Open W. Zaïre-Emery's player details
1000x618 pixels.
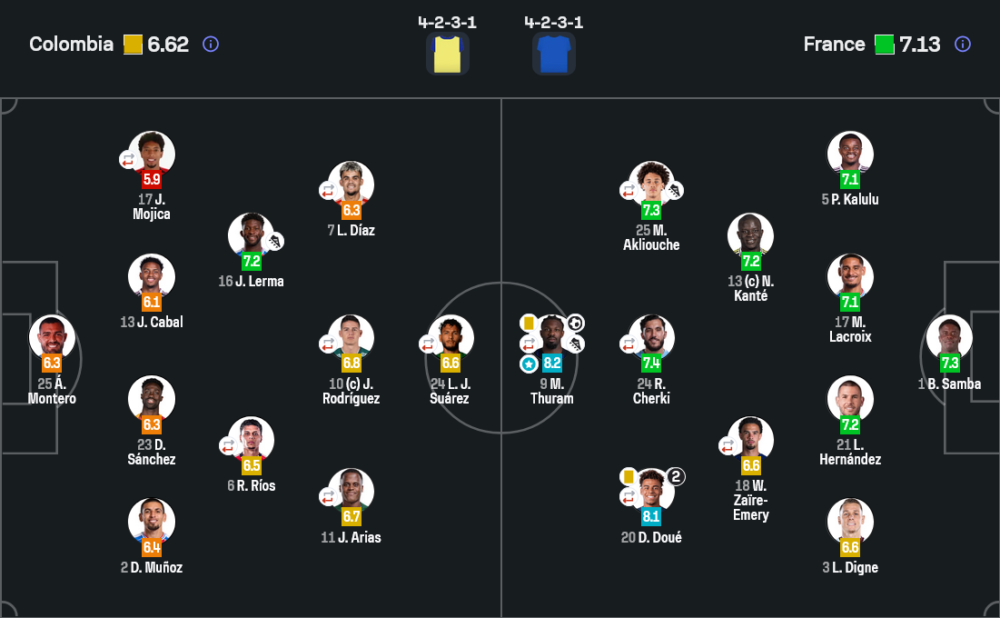[x=750, y=439]
